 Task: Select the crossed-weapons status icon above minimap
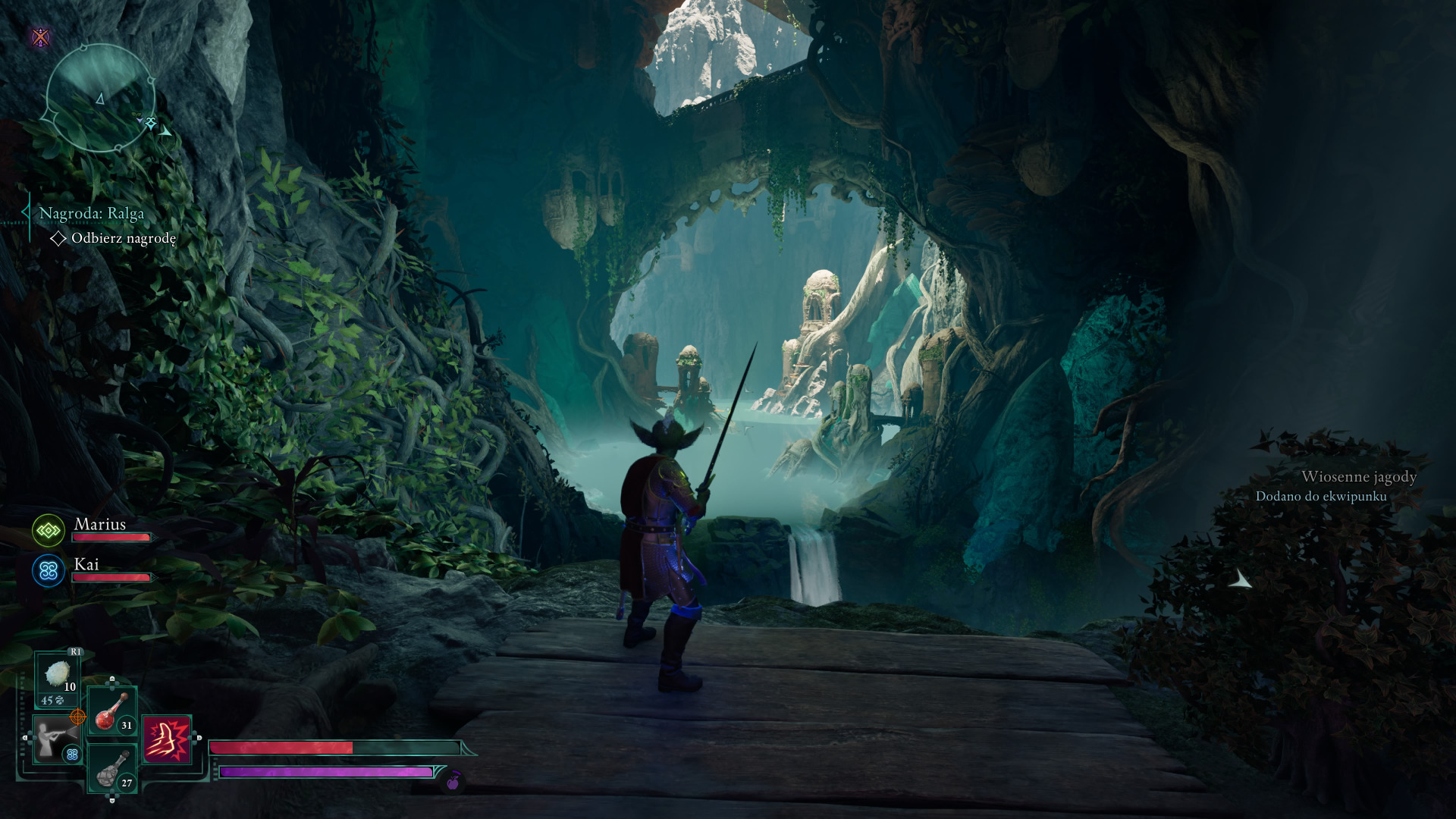click(x=41, y=37)
